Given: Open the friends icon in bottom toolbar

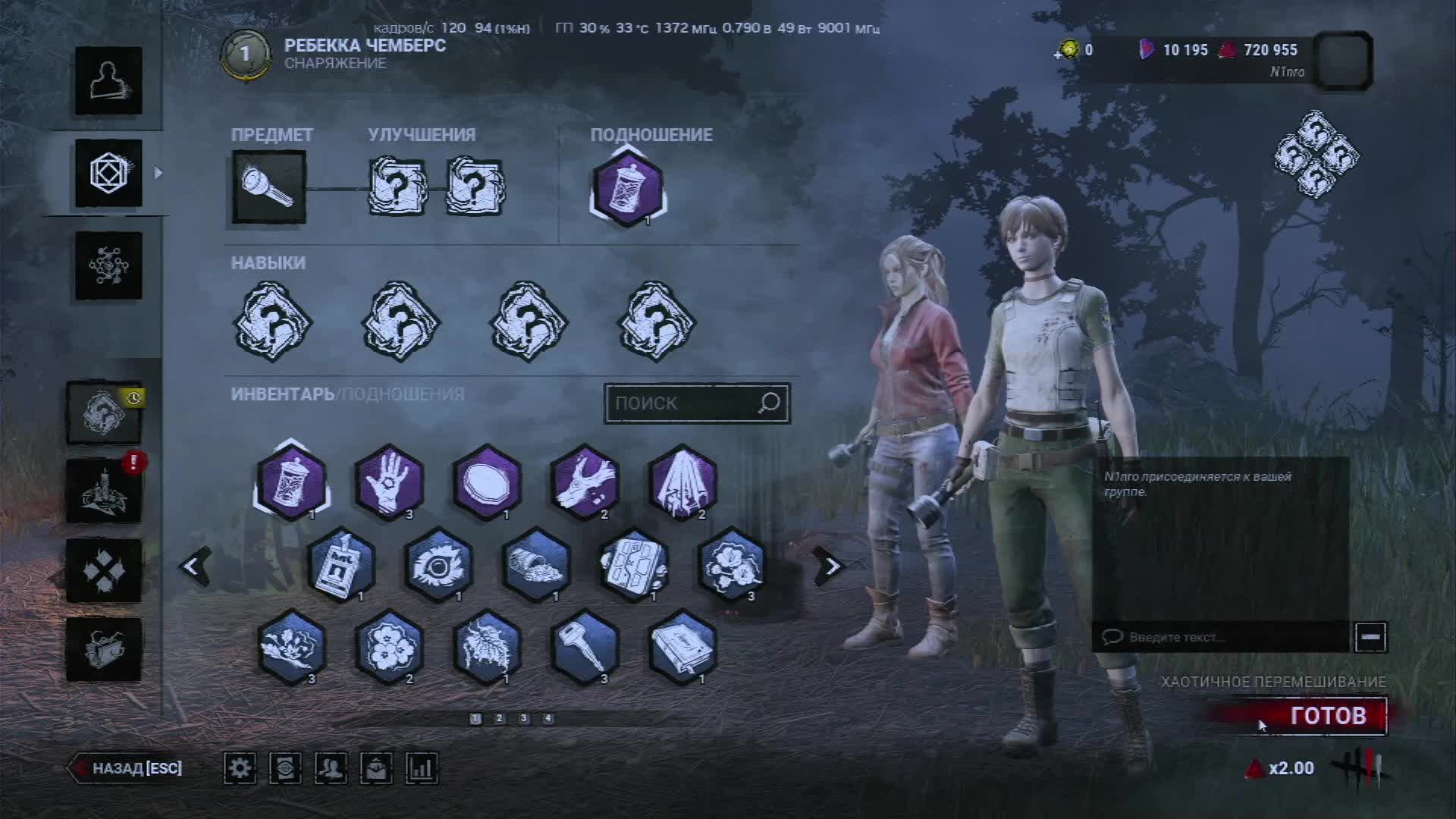Looking at the screenshot, I should (x=331, y=768).
